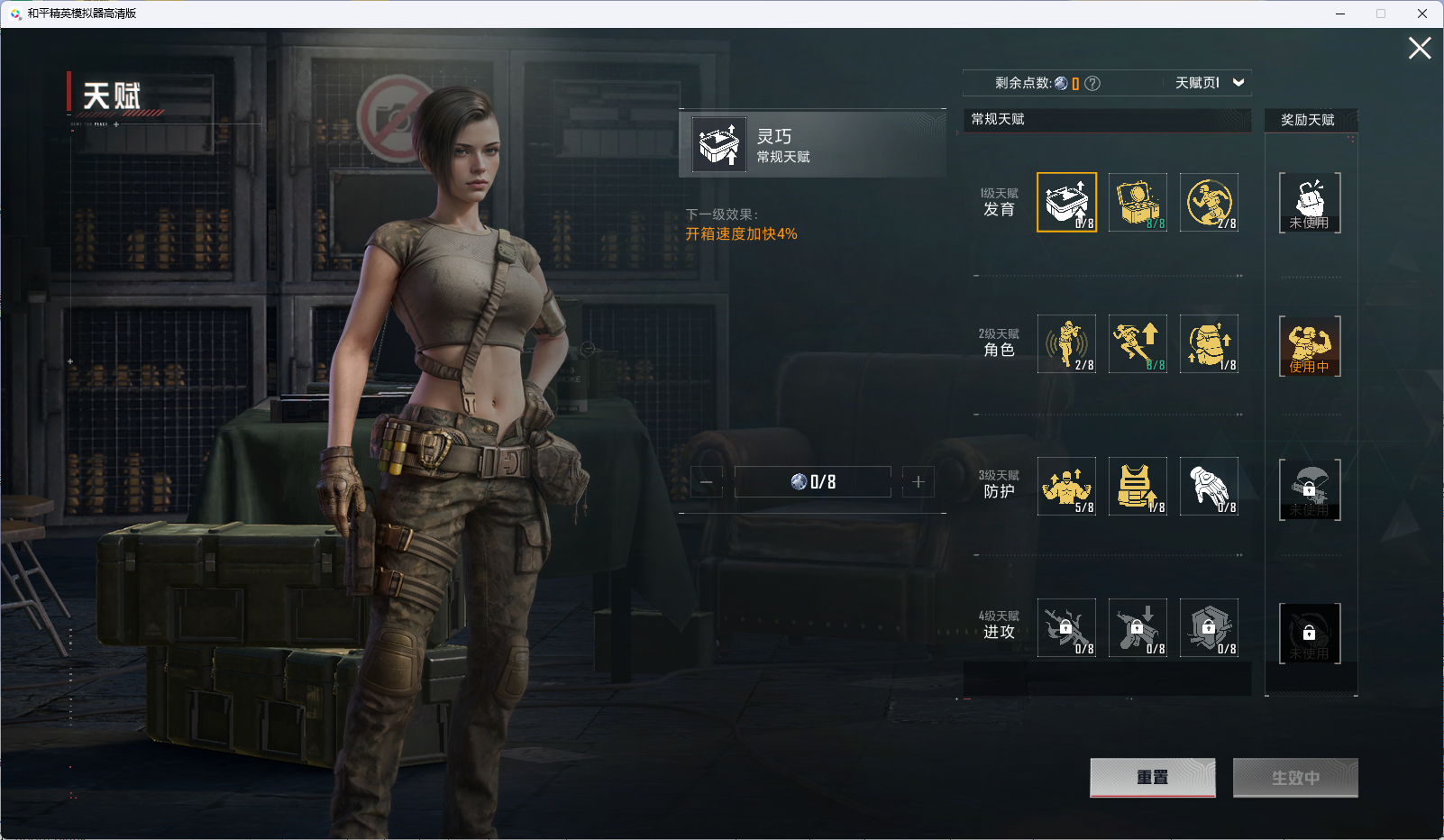Select the backpack capacity talent
This screenshot has height=840, width=1444.
1209,343
